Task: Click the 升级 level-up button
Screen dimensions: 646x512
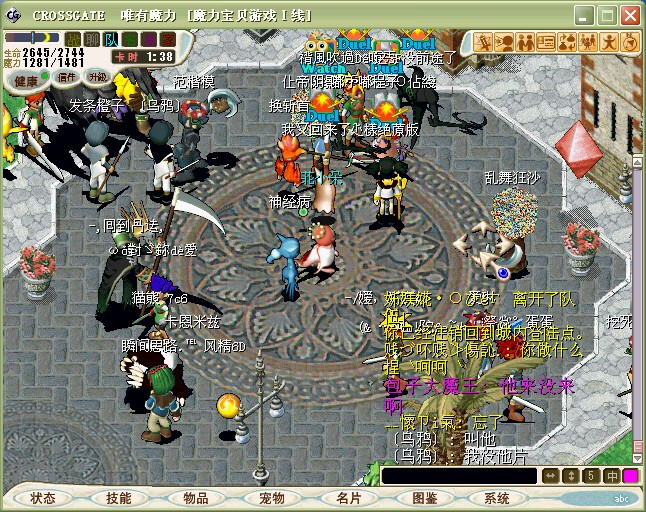Action: (x=98, y=77)
